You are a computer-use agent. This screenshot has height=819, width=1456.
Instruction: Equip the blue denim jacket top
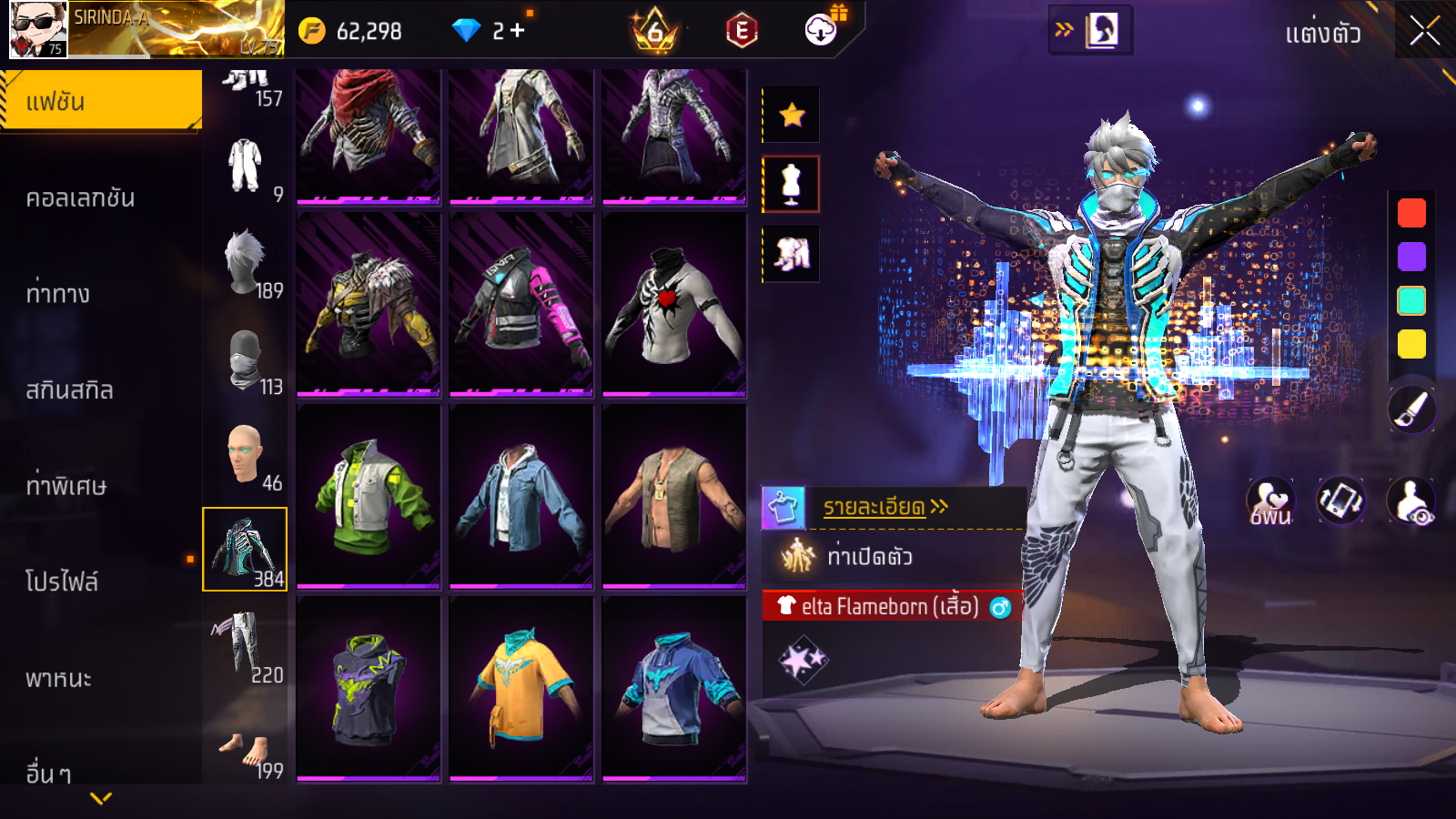click(521, 497)
